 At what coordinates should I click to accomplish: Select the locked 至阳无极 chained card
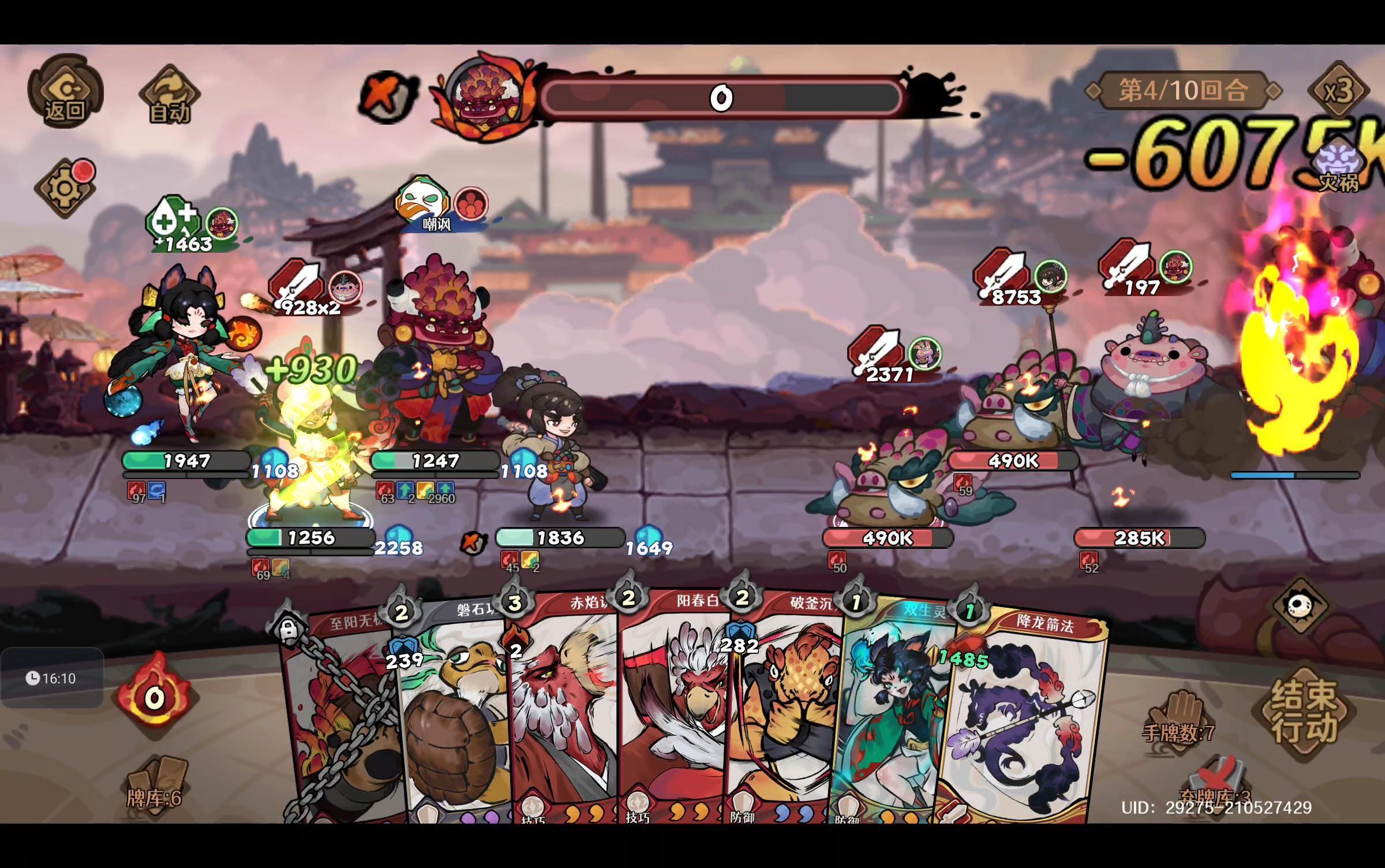340,721
